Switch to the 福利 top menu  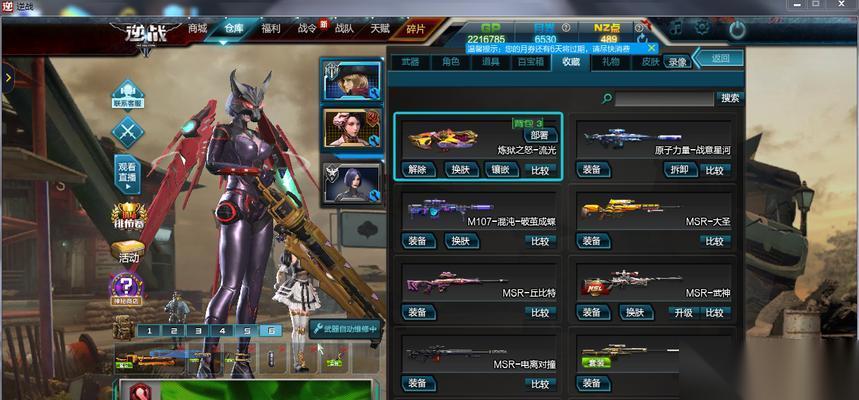269,28
